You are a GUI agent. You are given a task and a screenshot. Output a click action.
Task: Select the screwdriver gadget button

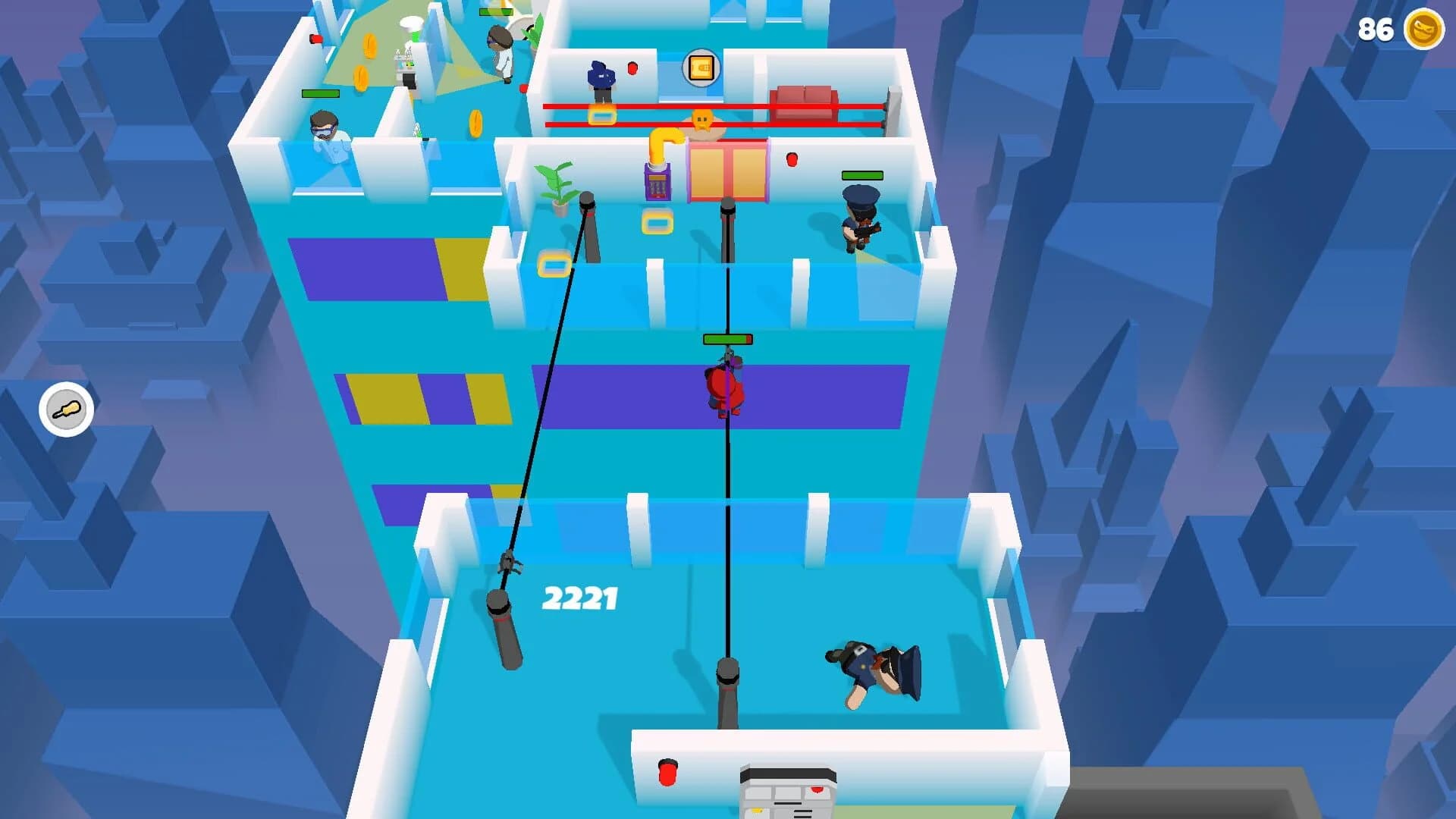(65, 409)
